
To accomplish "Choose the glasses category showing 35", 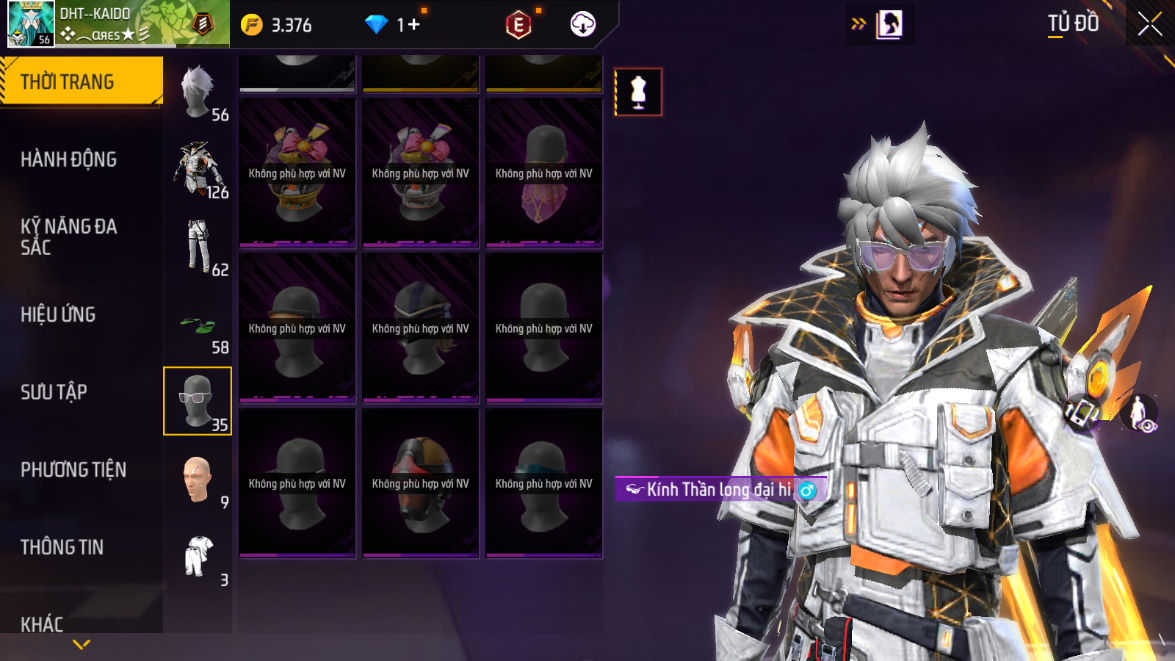I will (x=198, y=401).
